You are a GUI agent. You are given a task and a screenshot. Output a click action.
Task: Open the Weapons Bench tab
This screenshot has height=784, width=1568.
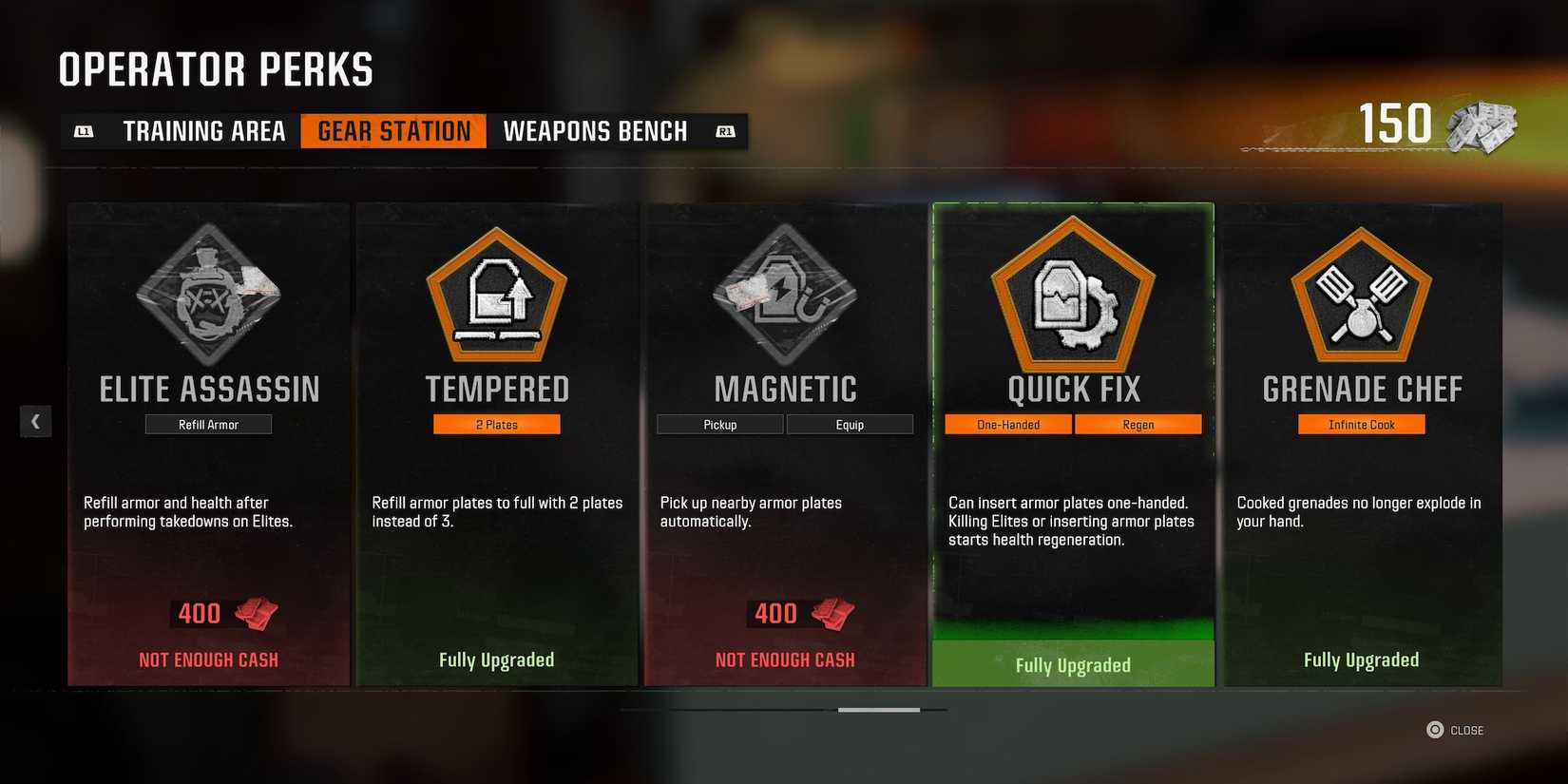[x=596, y=130]
